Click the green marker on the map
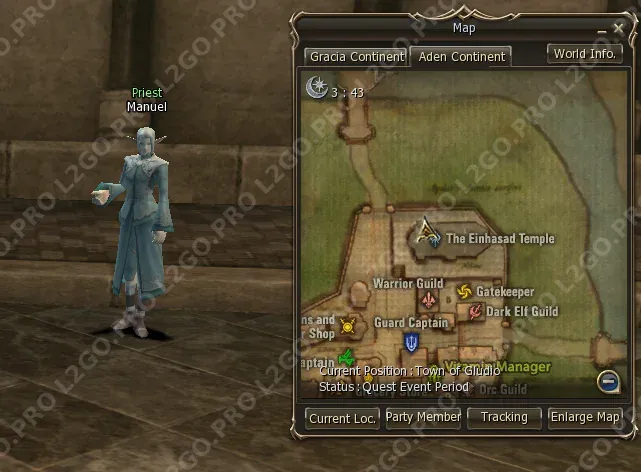 (347, 357)
